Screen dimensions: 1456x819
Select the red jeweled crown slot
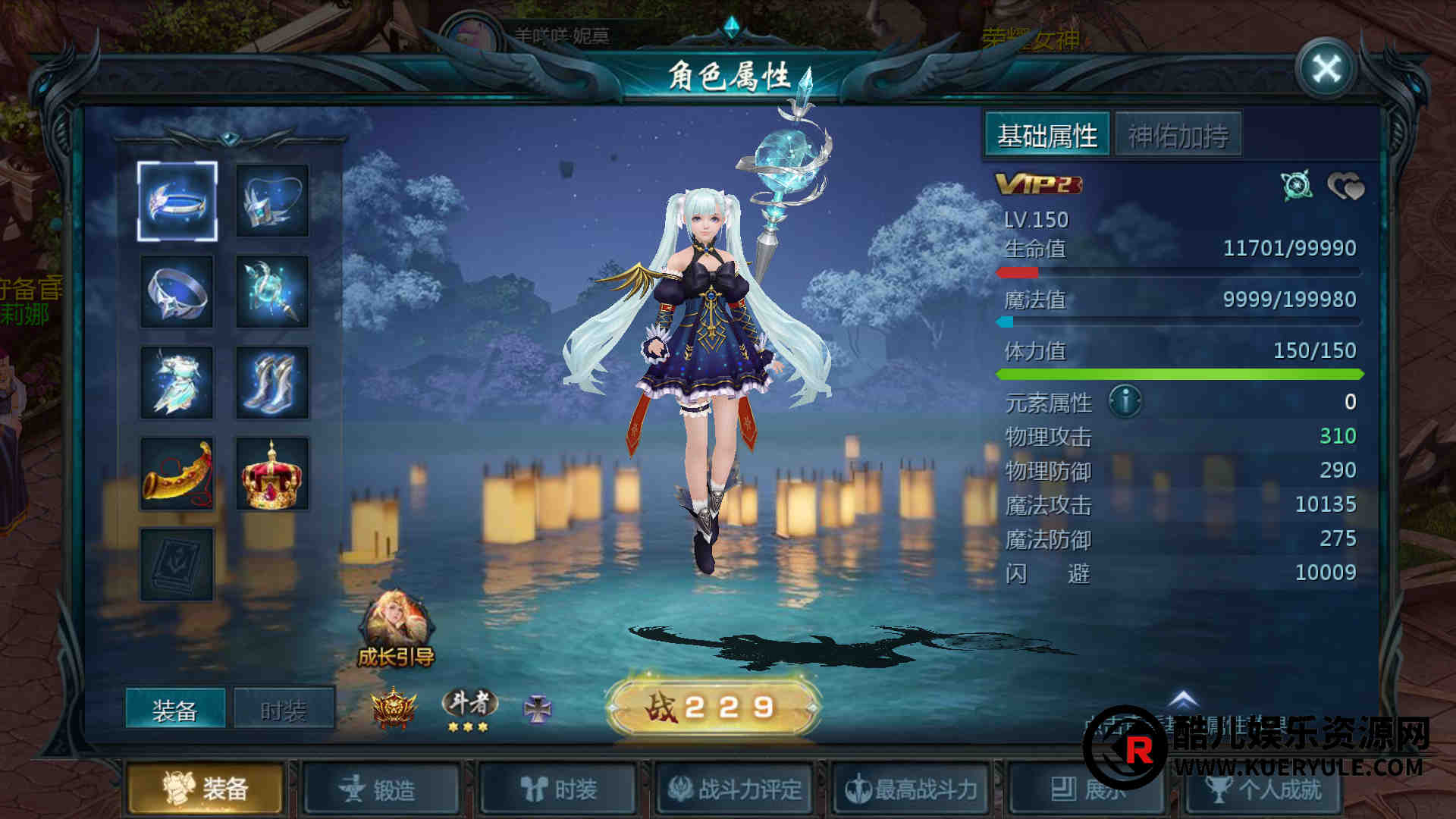pos(272,474)
